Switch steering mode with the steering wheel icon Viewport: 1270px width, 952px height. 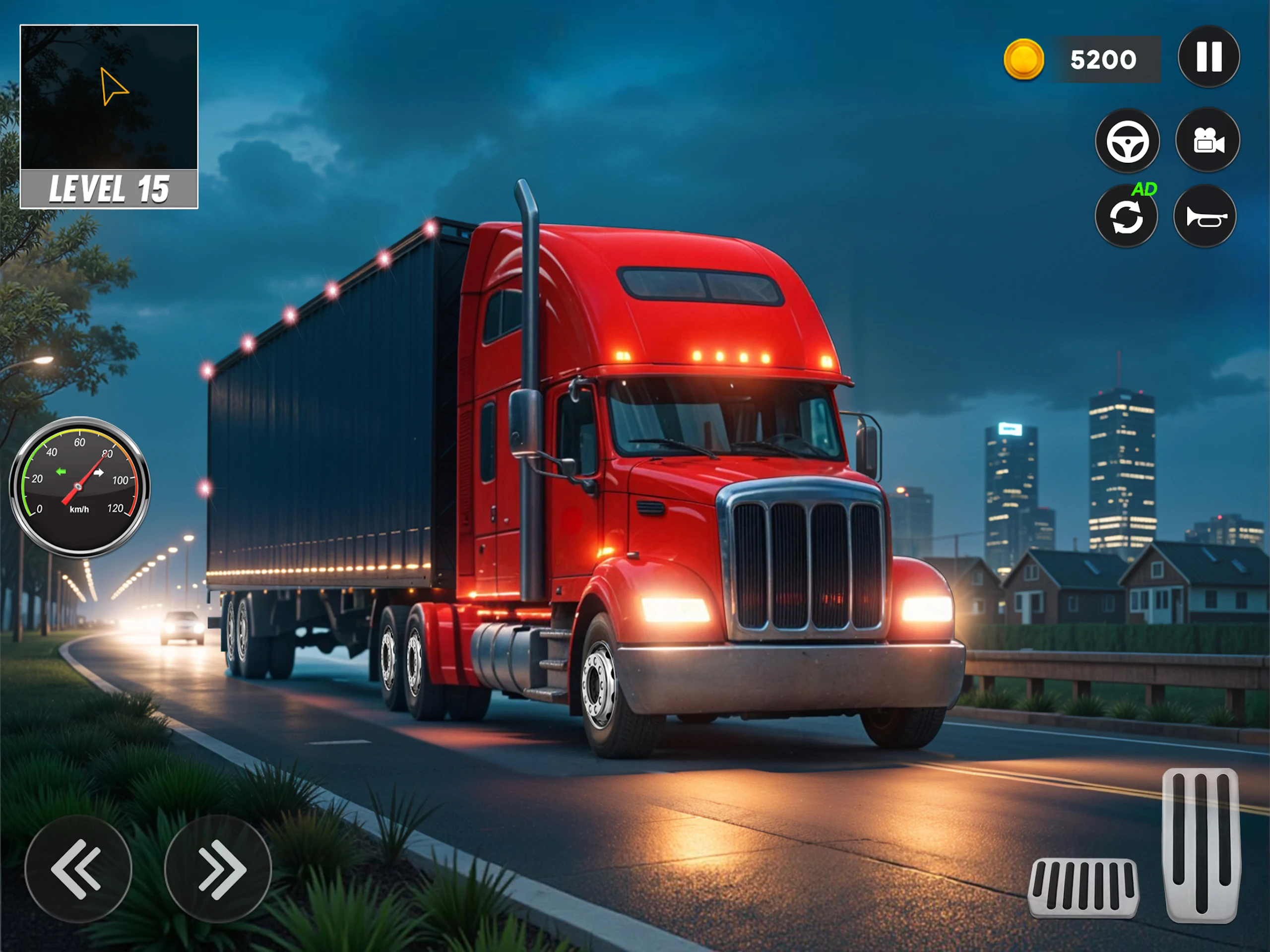[x=1127, y=141]
